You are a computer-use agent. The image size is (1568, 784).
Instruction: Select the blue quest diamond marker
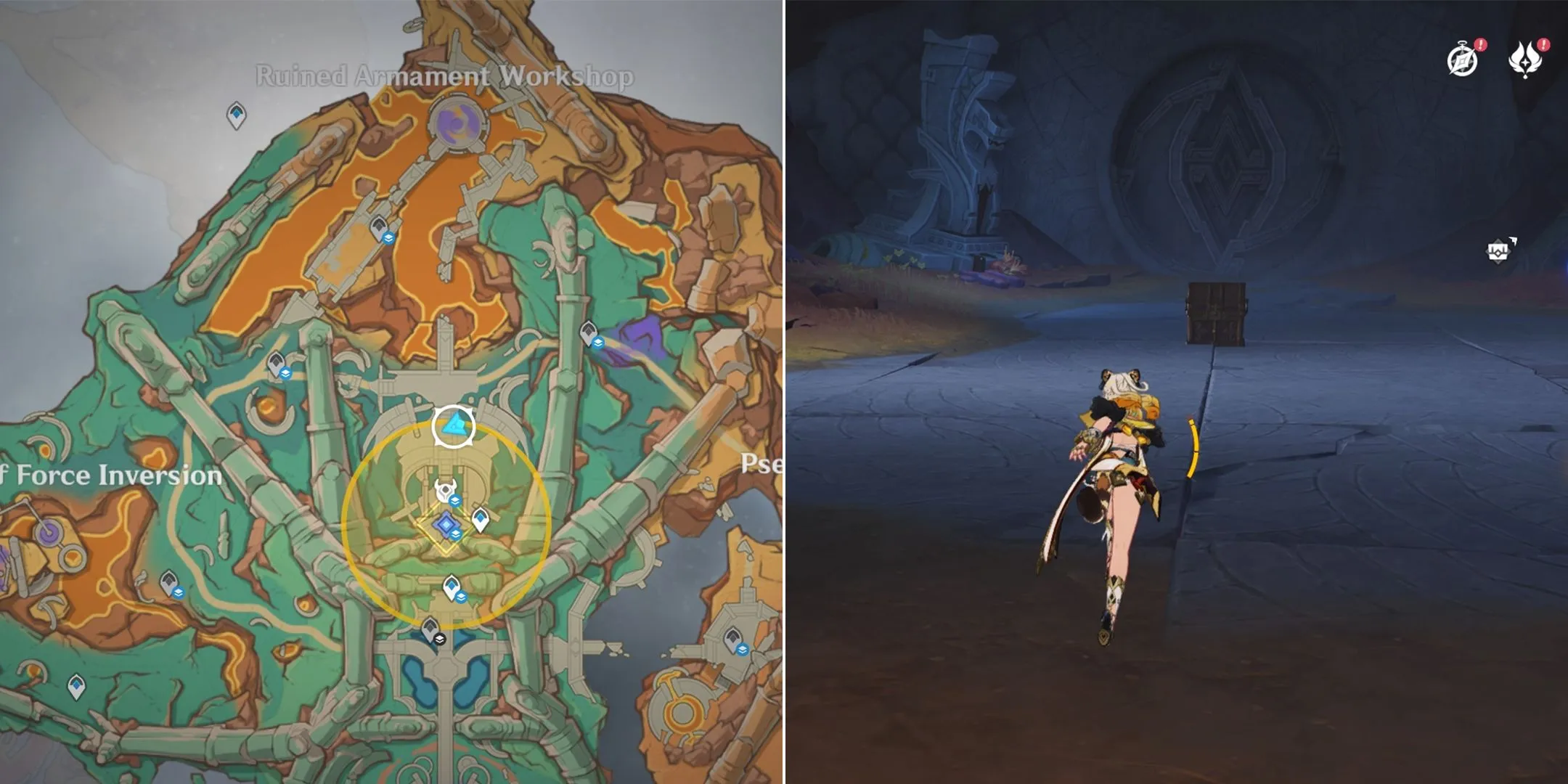coord(445,524)
